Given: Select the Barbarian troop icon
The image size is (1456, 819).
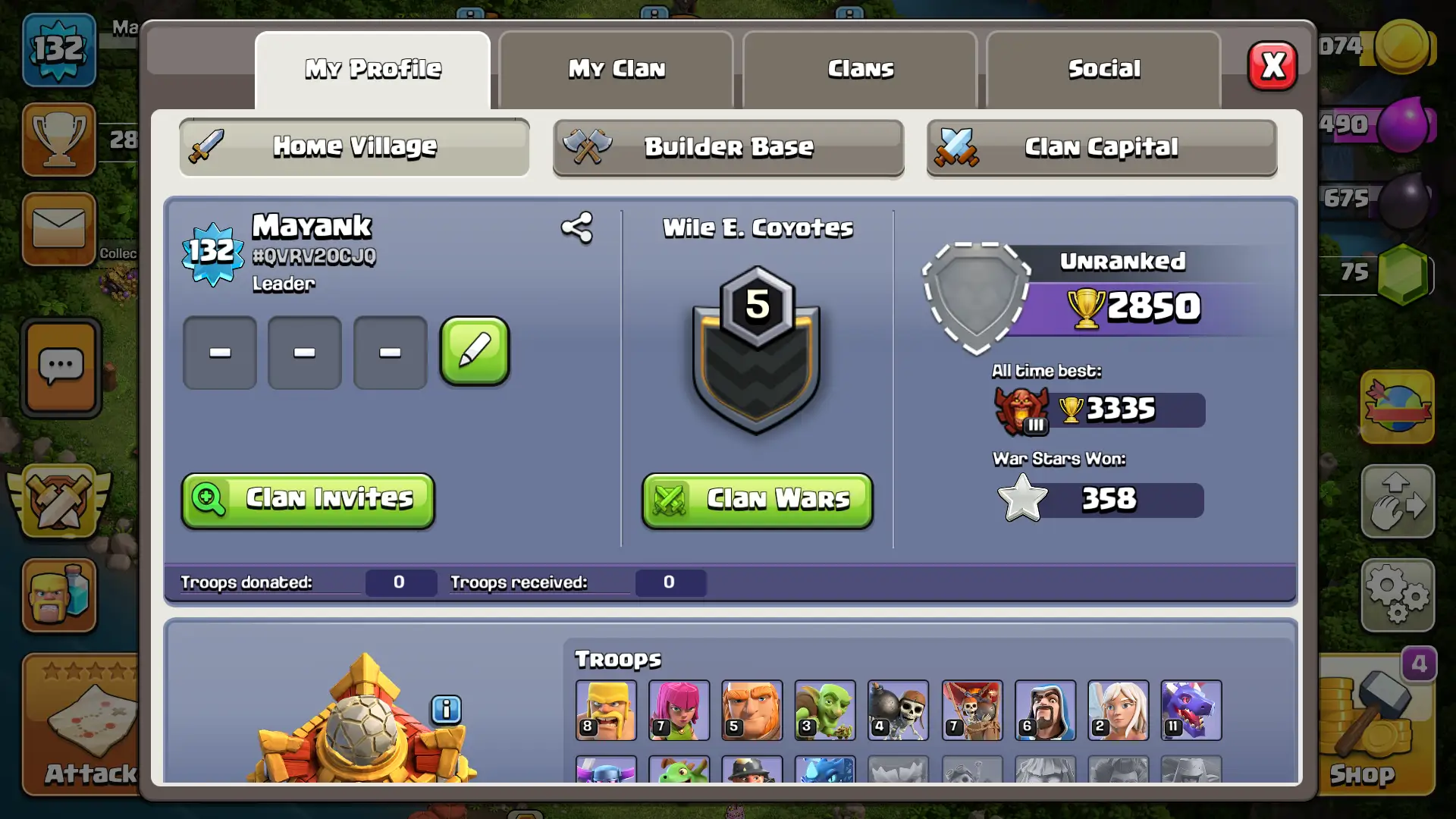Looking at the screenshot, I should coord(606,710).
